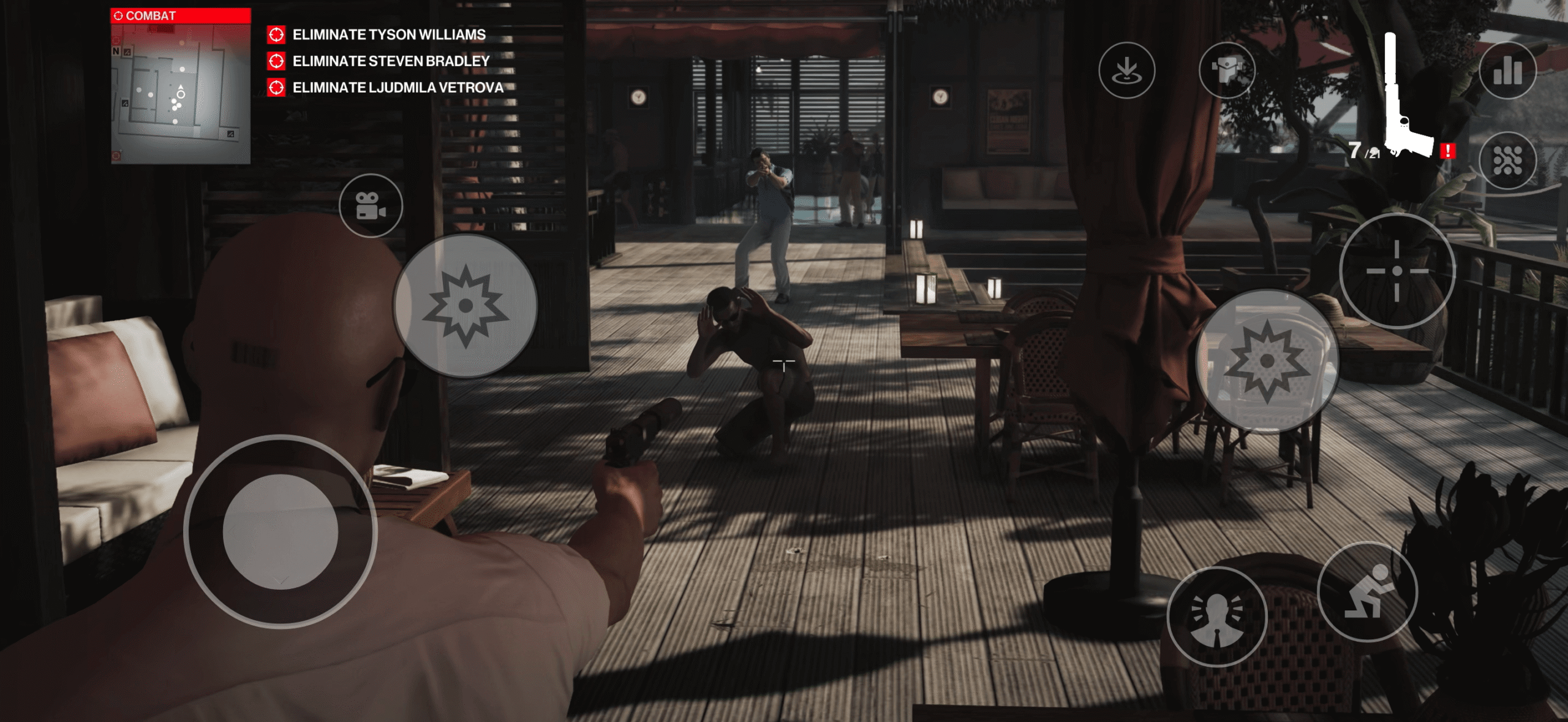This screenshot has width=1568, height=722.
Task: Select the Eliminate Ljudmila Vetrova objective
Action: 398,88
